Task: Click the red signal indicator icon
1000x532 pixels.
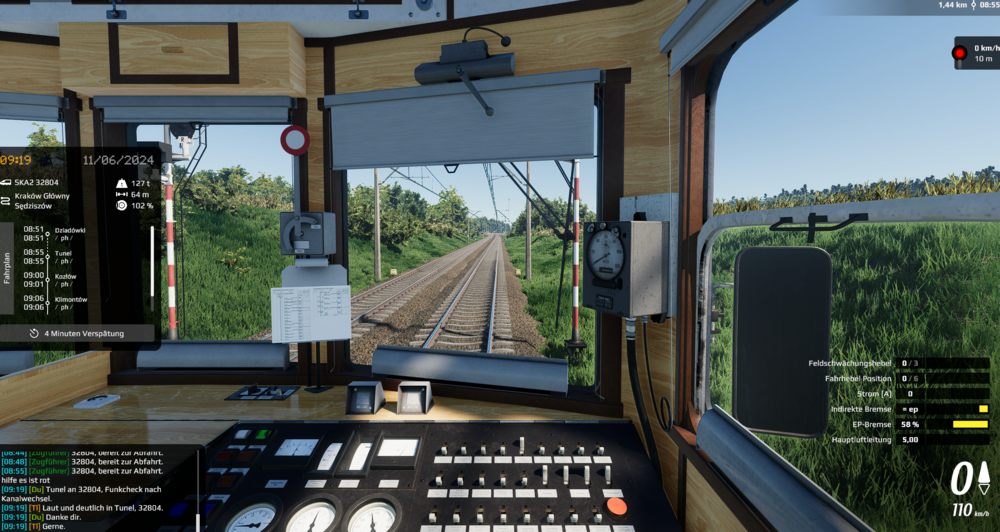Action: pyautogui.click(x=960, y=52)
